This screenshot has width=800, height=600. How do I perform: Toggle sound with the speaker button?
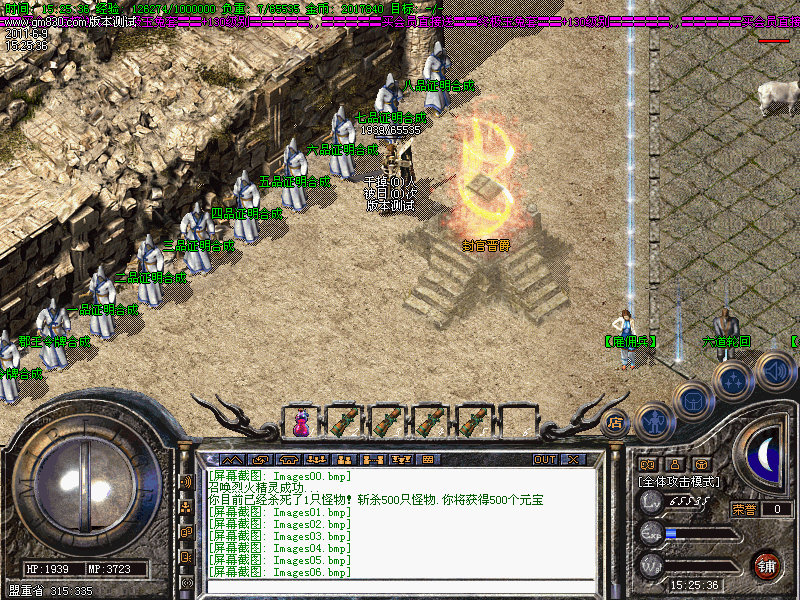(x=773, y=369)
